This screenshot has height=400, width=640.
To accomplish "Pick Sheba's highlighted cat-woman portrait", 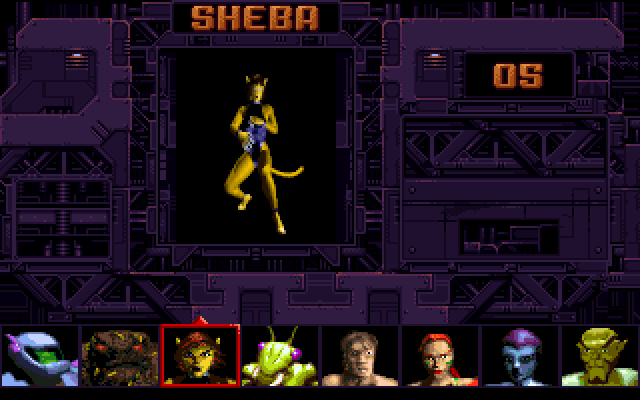I will point(199,357).
